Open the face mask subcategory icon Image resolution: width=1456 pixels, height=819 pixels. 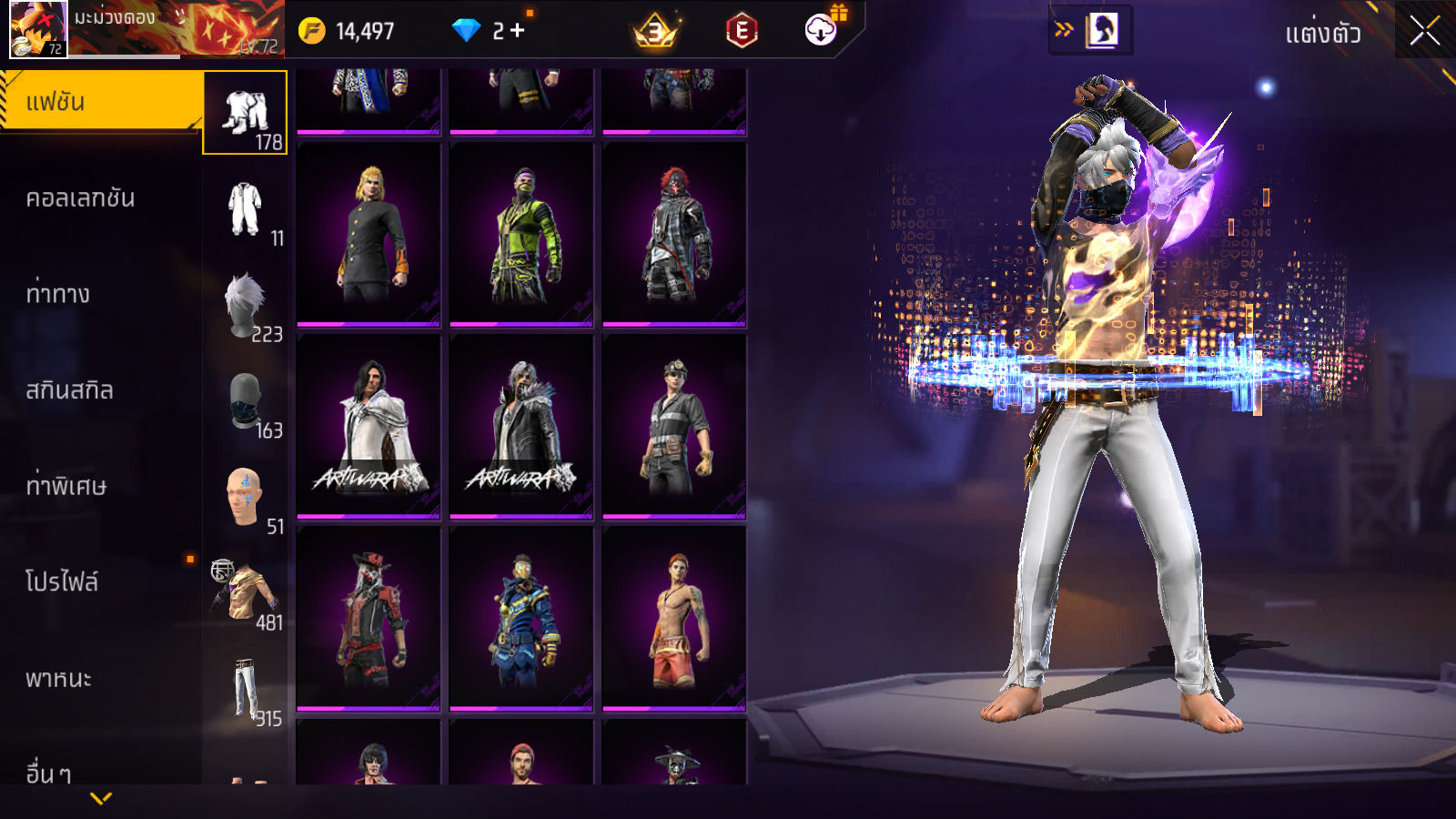click(246, 401)
